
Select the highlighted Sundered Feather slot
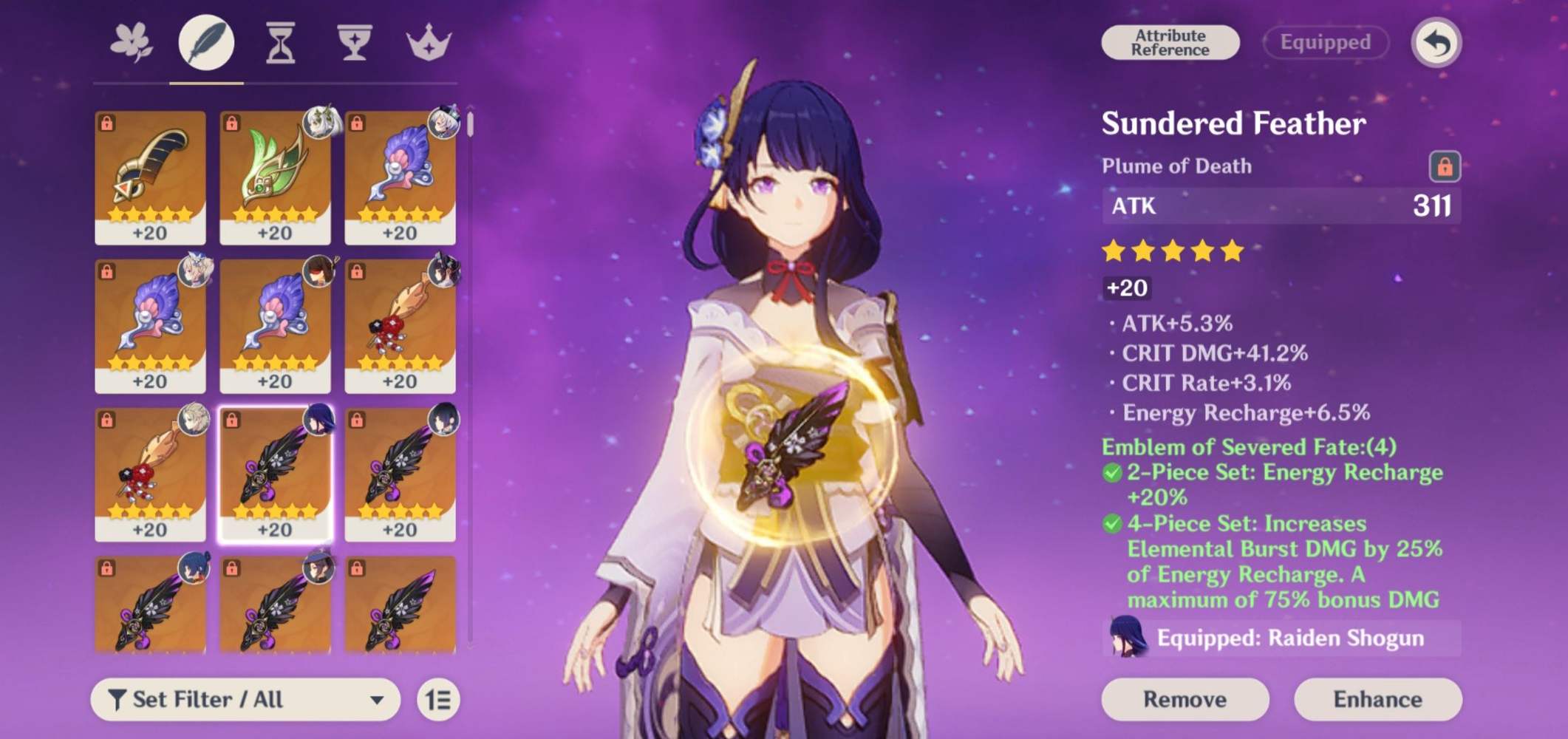point(275,474)
